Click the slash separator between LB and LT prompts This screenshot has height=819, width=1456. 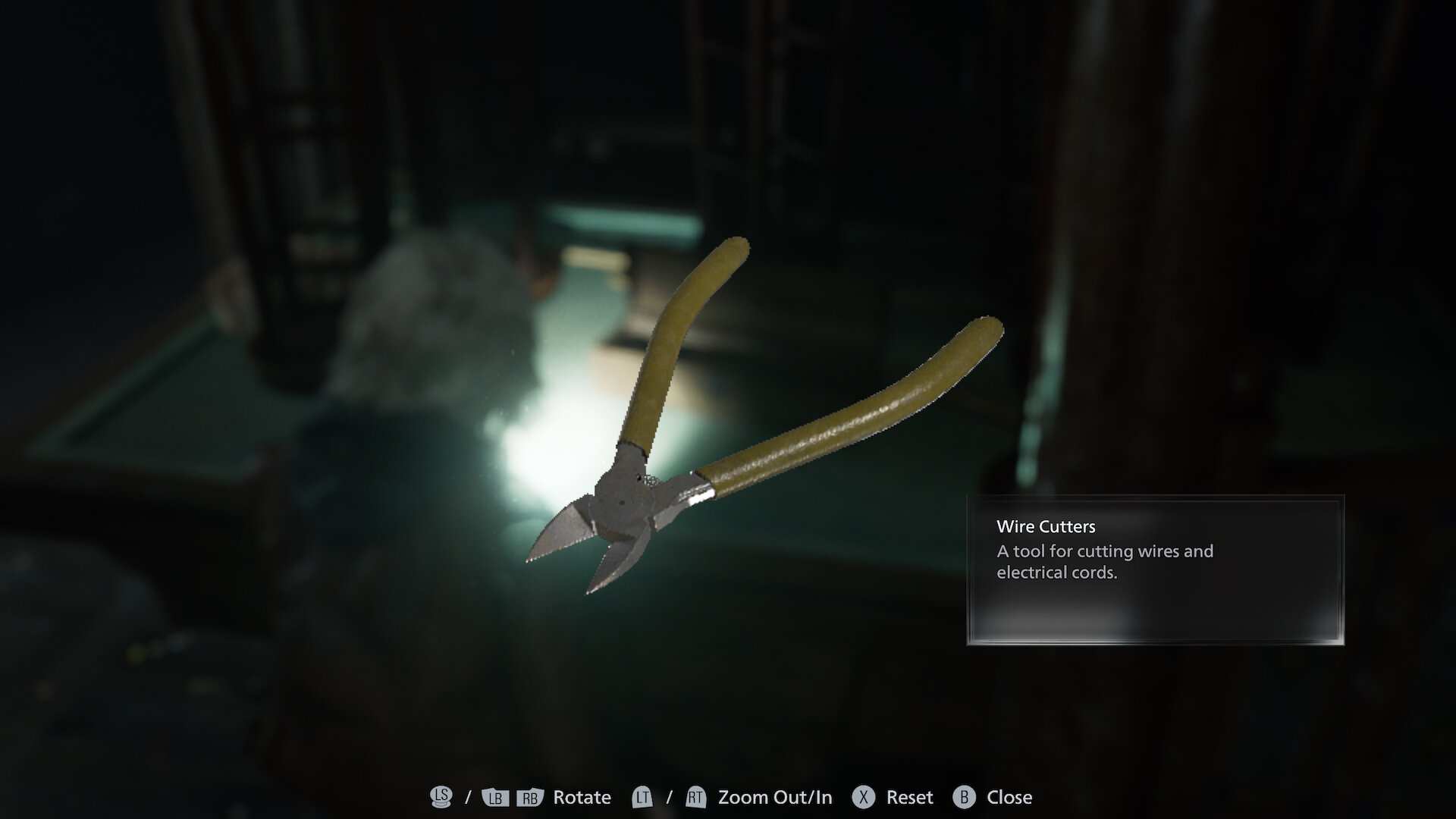468,797
